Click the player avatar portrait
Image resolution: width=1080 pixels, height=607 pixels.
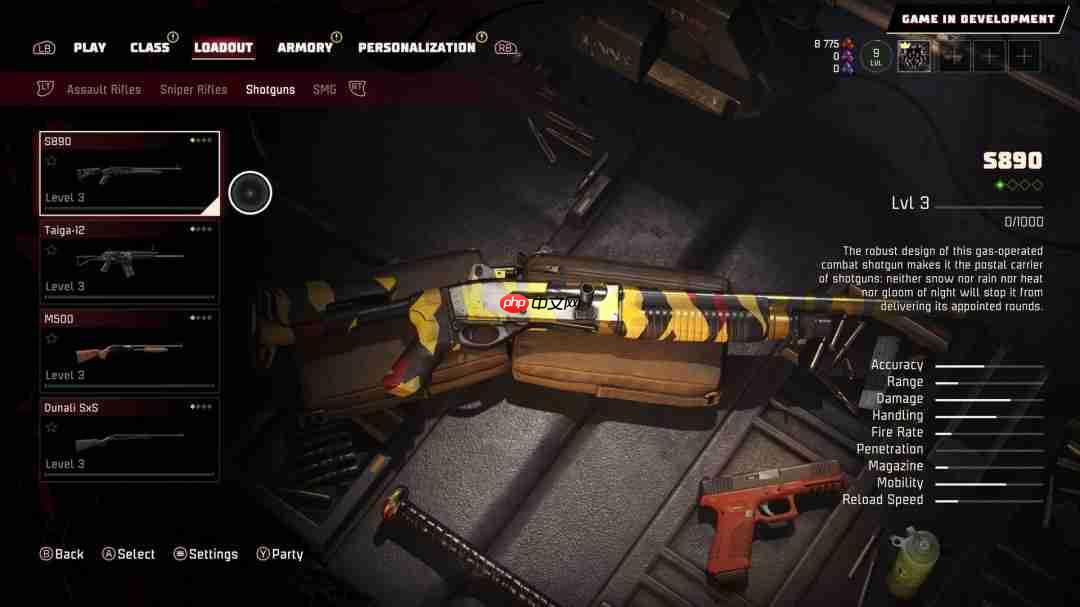[x=913, y=56]
